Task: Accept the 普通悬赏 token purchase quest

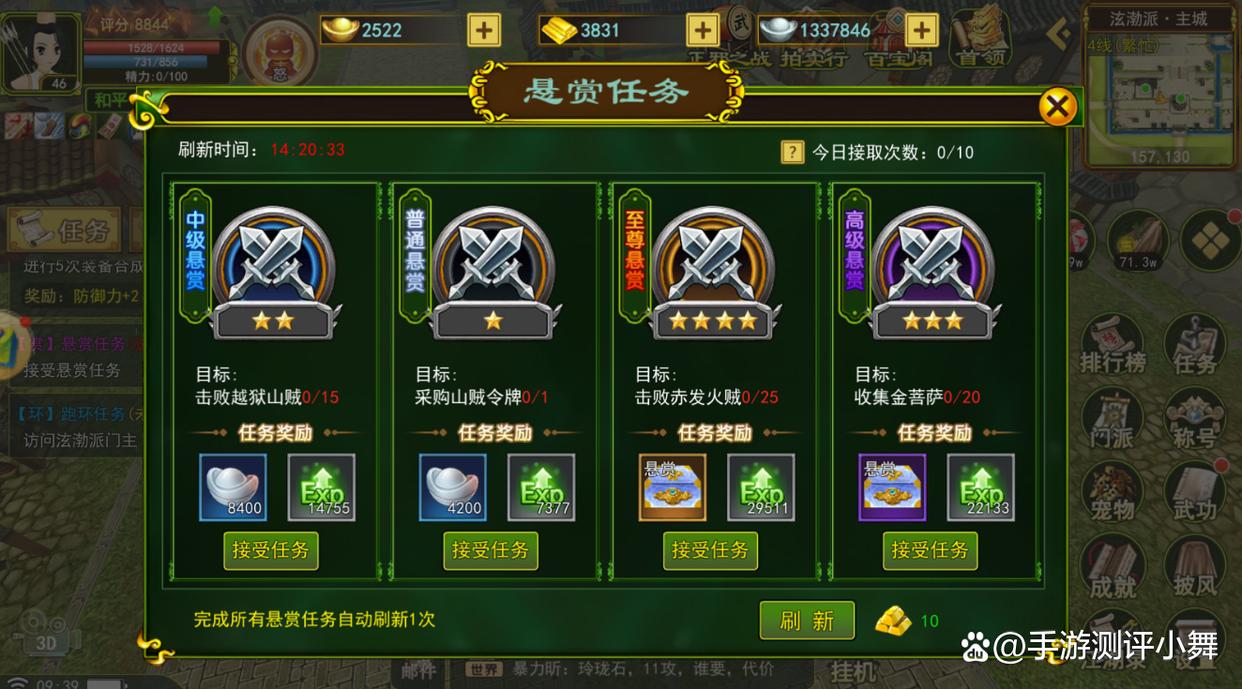Action: [490, 550]
